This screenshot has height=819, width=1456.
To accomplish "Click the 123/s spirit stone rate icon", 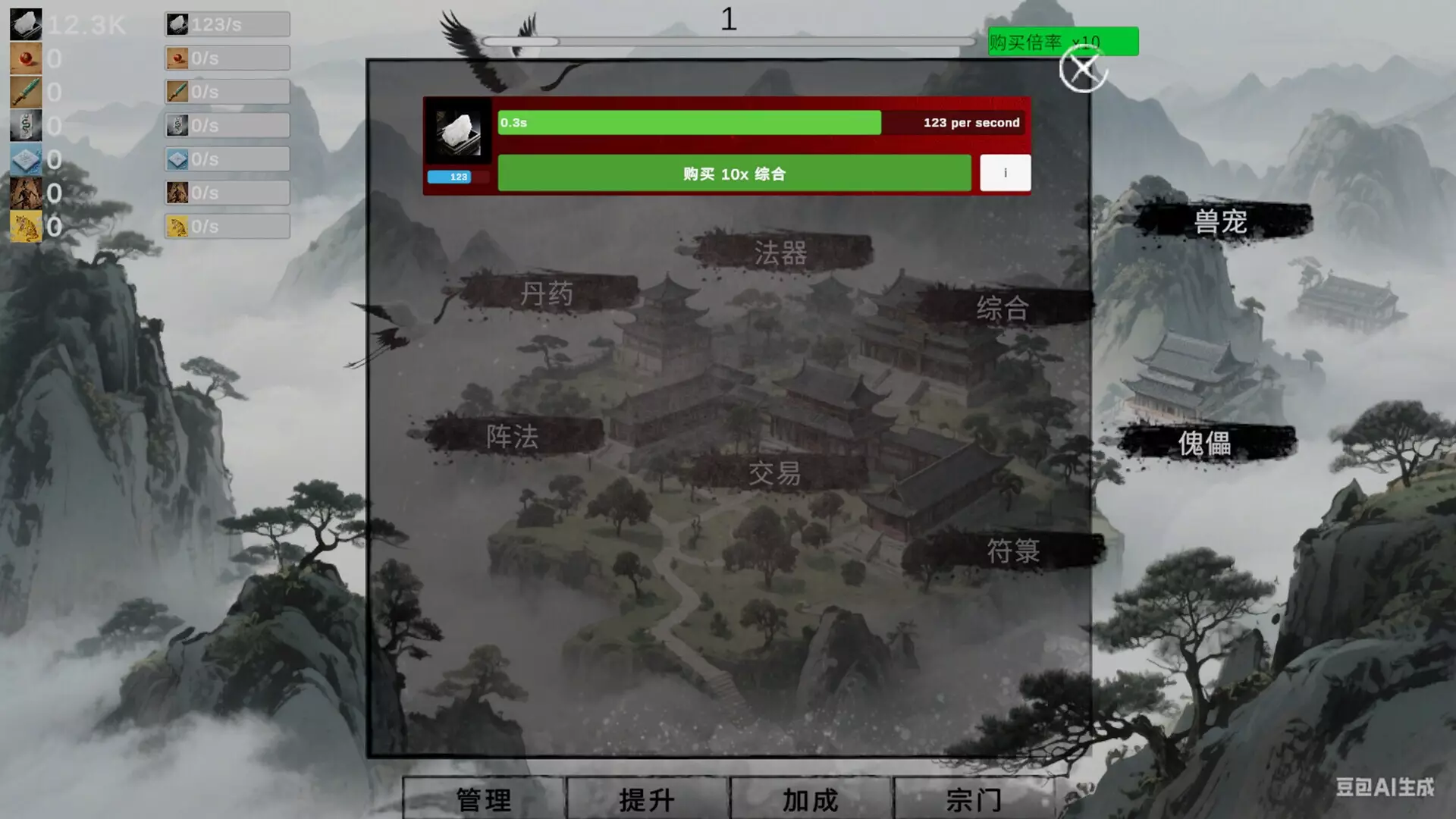I will click(177, 24).
